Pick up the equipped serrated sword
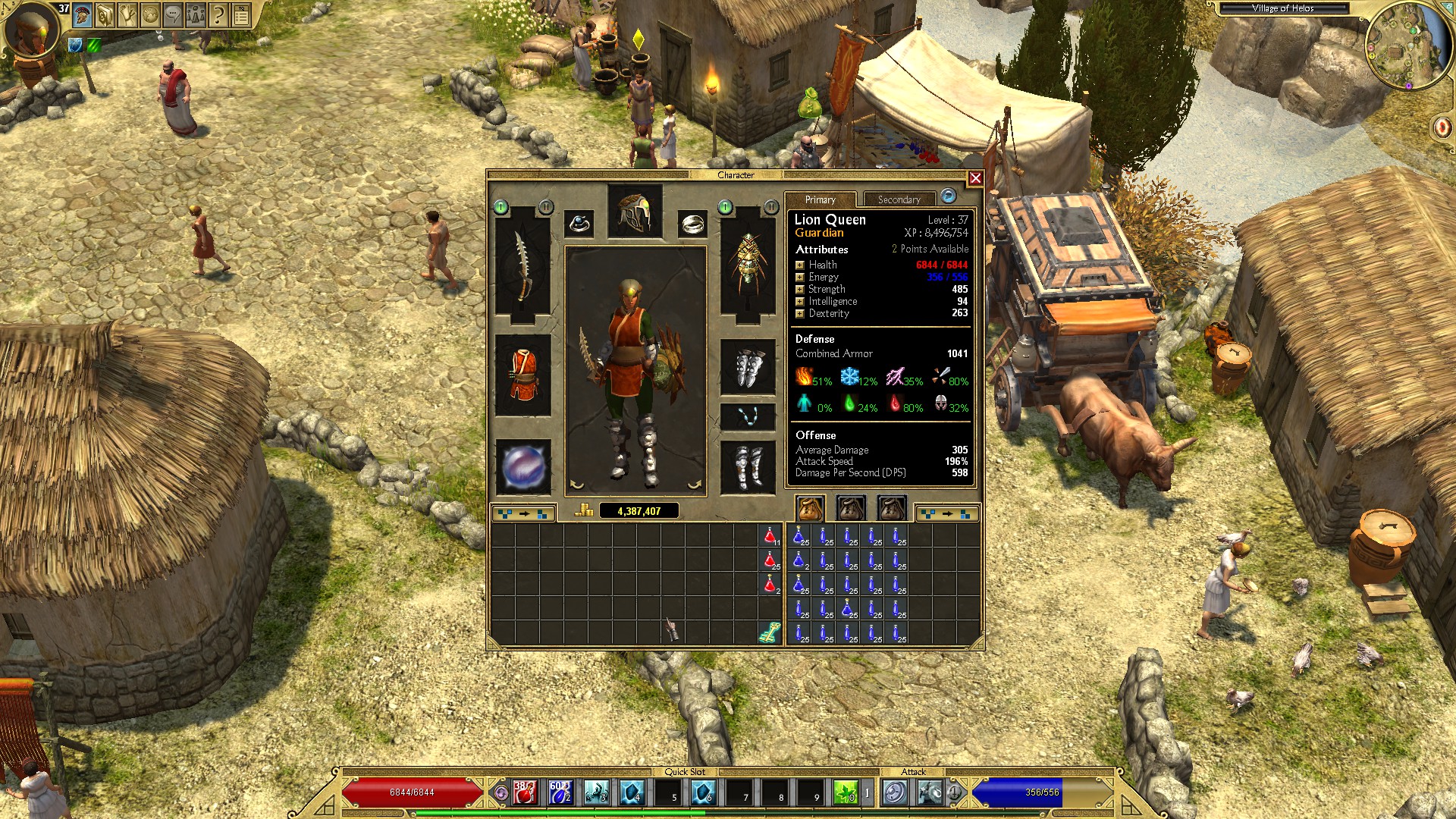 click(522, 265)
